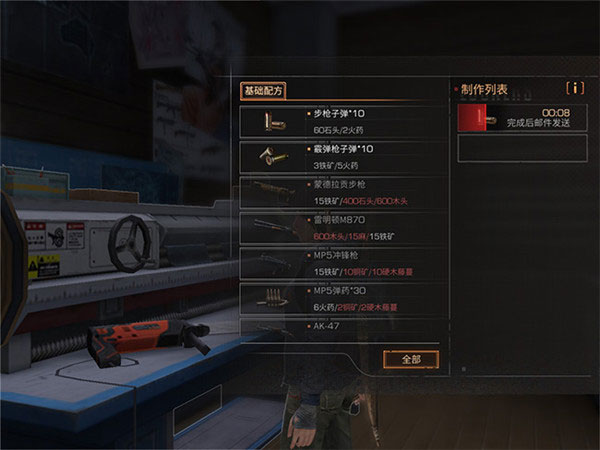Switch to the 基础配方 tab
This screenshot has width=600, height=450.
(264, 90)
